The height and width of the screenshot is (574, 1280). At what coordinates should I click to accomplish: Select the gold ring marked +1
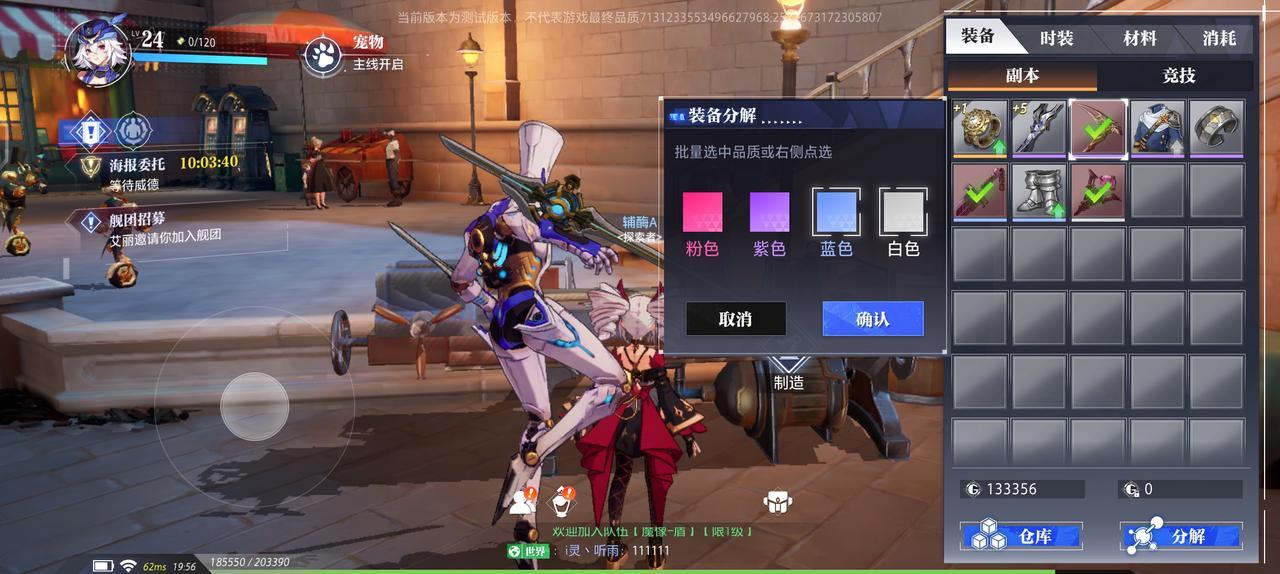980,128
